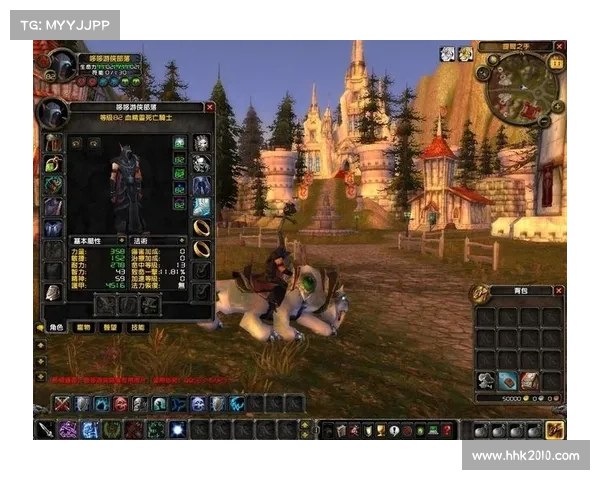This screenshot has width=600, height=480.
Task: Select the blue book item in the bag
Action: [x=508, y=380]
